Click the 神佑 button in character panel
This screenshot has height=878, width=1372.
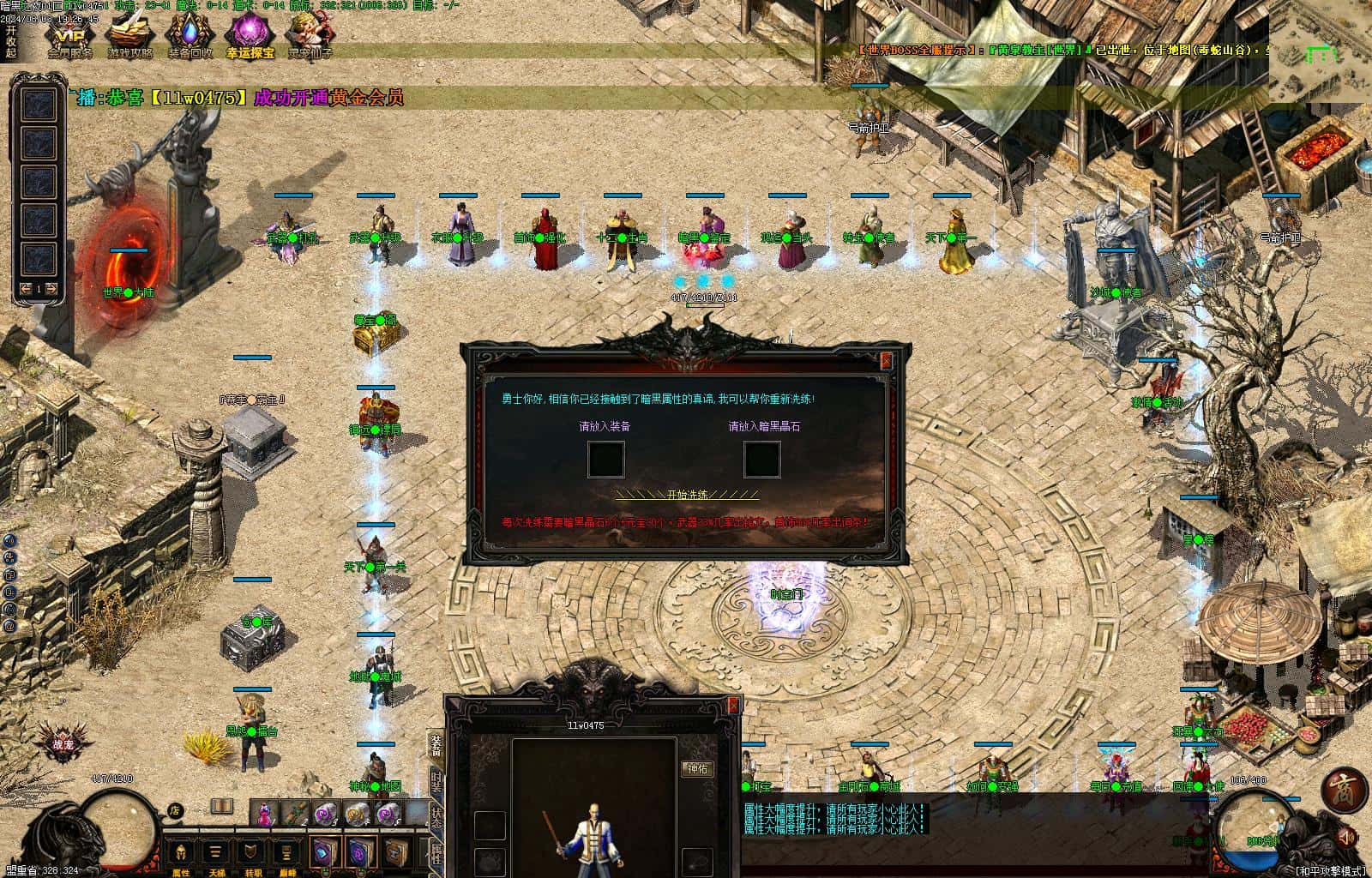coord(696,769)
